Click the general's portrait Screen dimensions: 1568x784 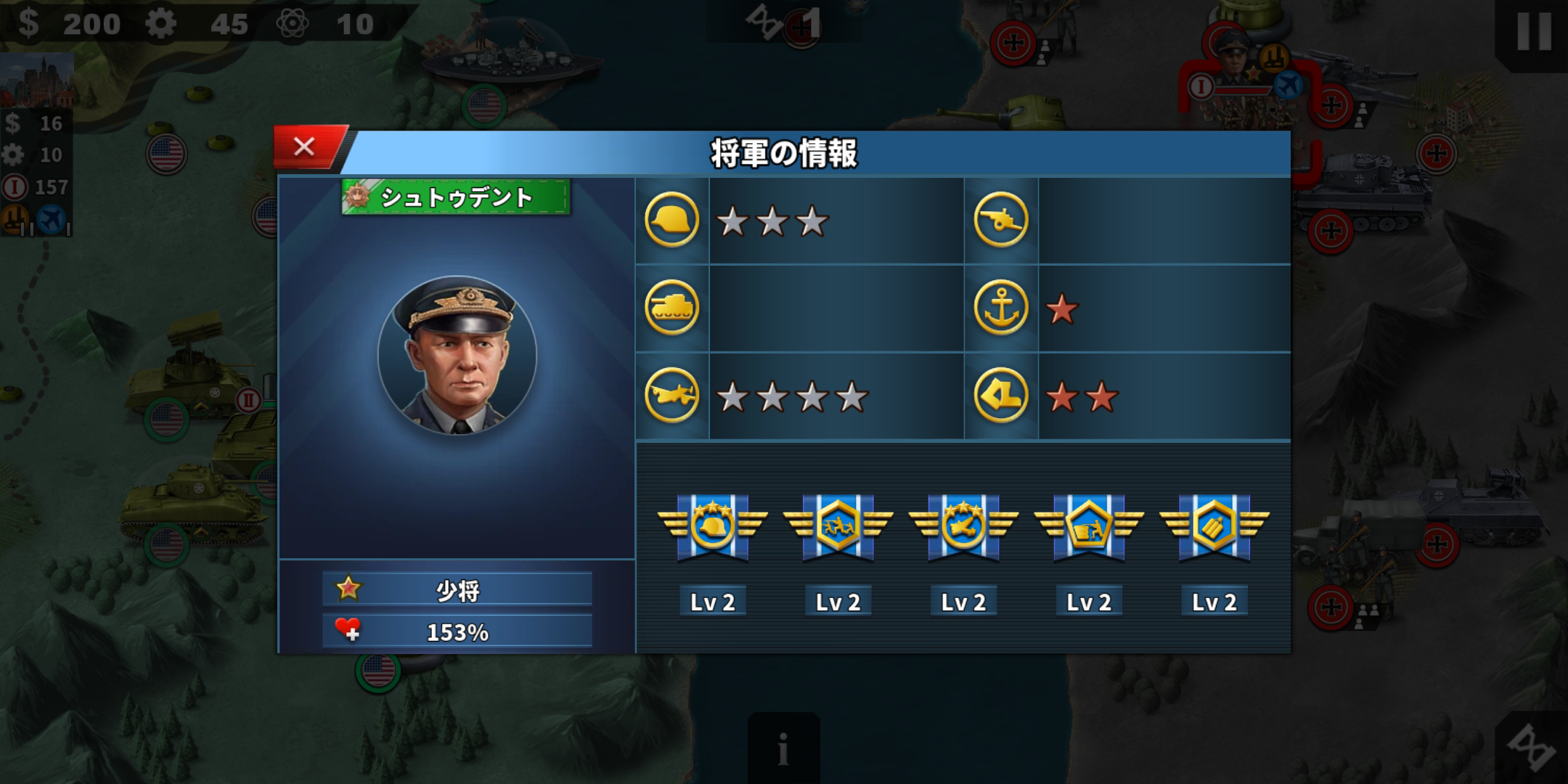457,356
